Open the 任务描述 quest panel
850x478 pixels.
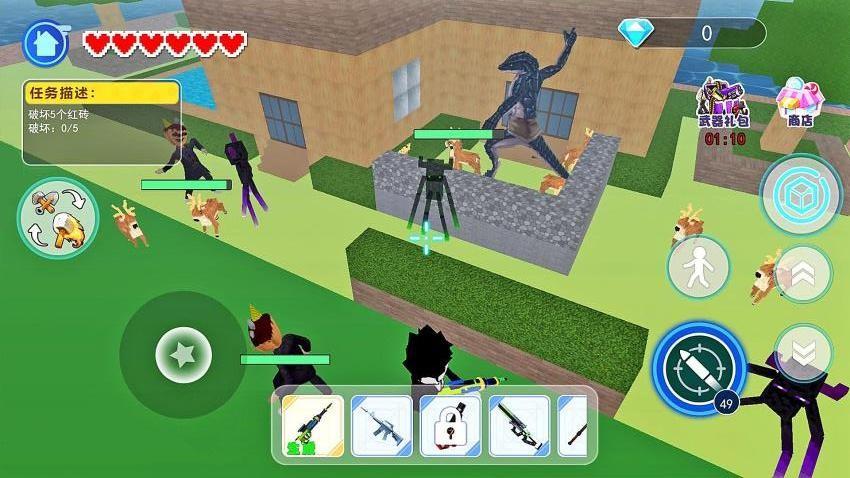[101, 122]
